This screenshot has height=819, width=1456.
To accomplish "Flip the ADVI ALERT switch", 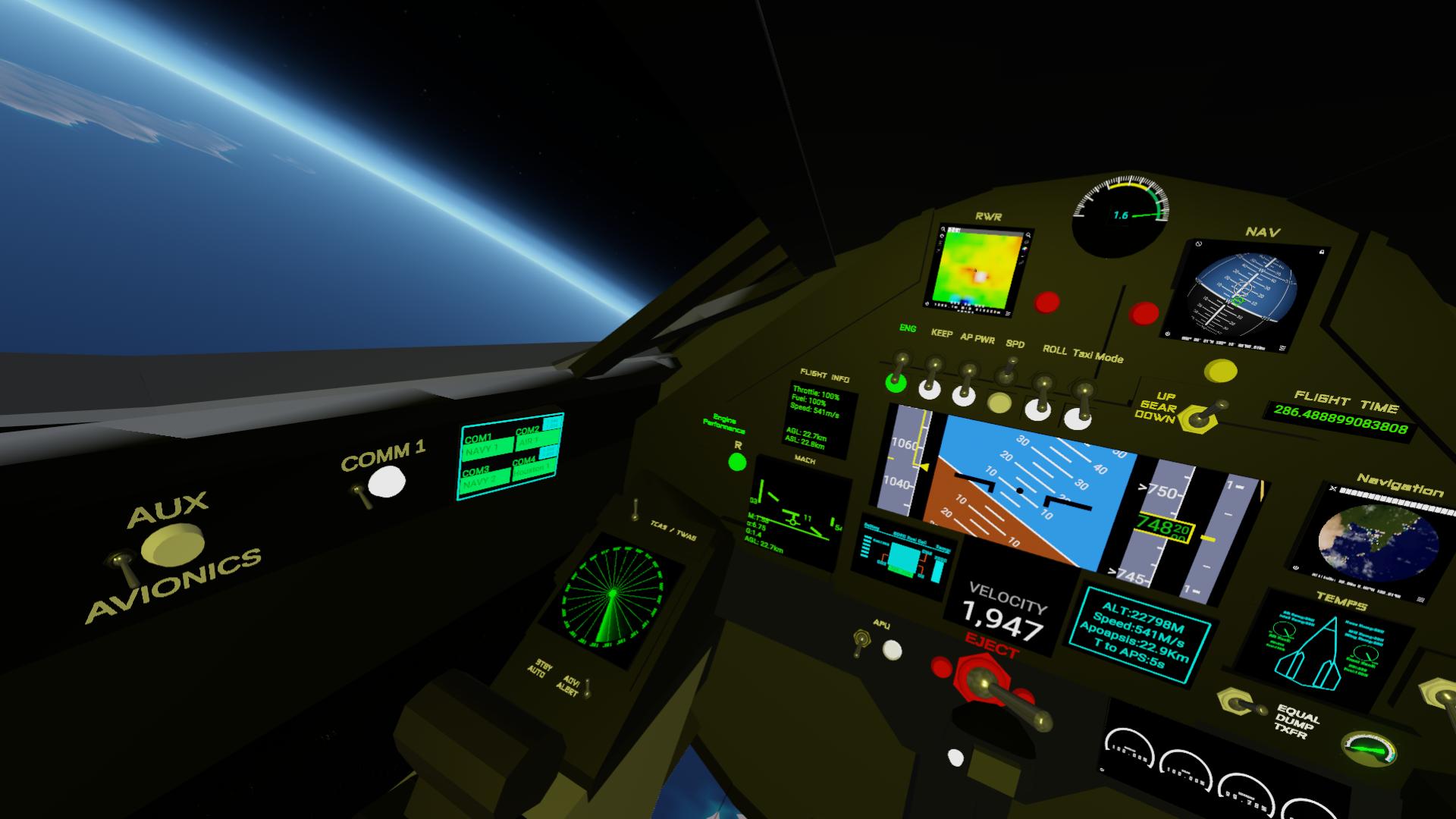I will 585,688.
